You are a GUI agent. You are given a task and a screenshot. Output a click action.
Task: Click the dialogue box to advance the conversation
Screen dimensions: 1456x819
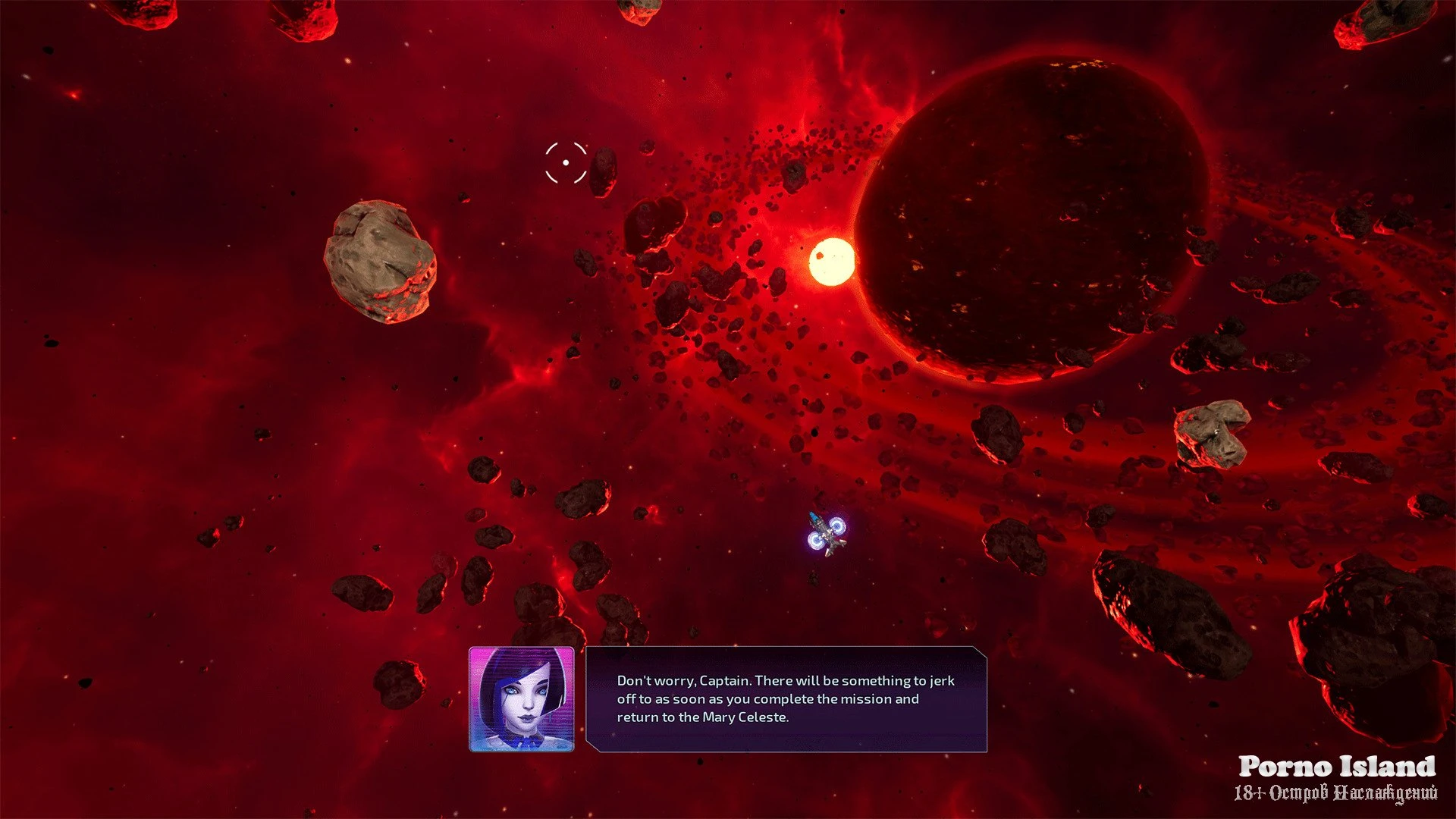(x=786, y=699)
